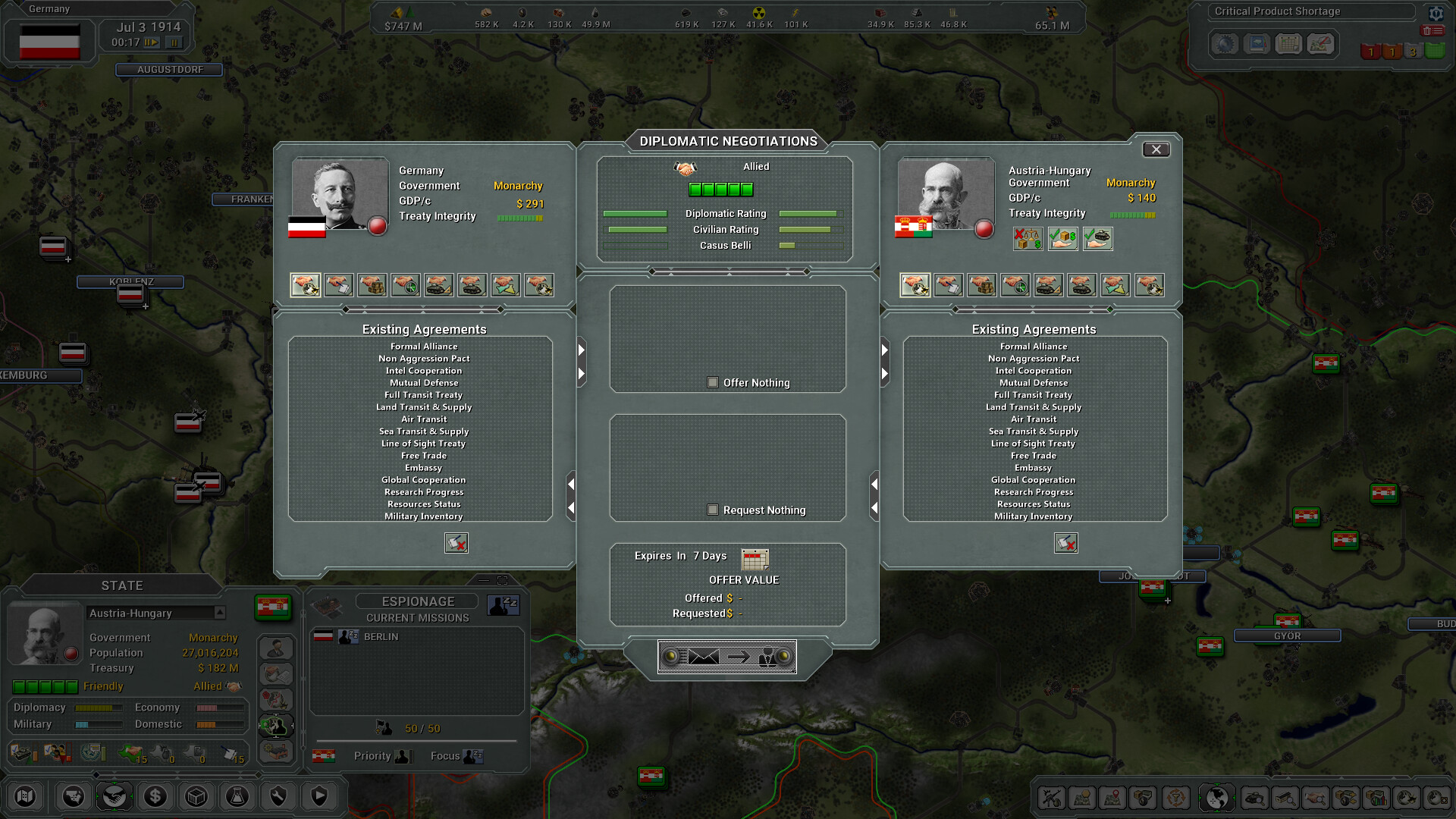The image size is (1456, 819).
Task: Toggle Austria-Hungary's embargo scale icon with red X
Action: (1028, 239)
